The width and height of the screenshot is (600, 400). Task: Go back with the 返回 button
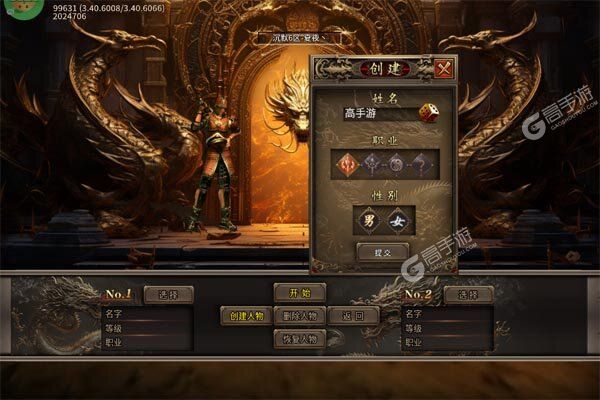tap(353, 316)
